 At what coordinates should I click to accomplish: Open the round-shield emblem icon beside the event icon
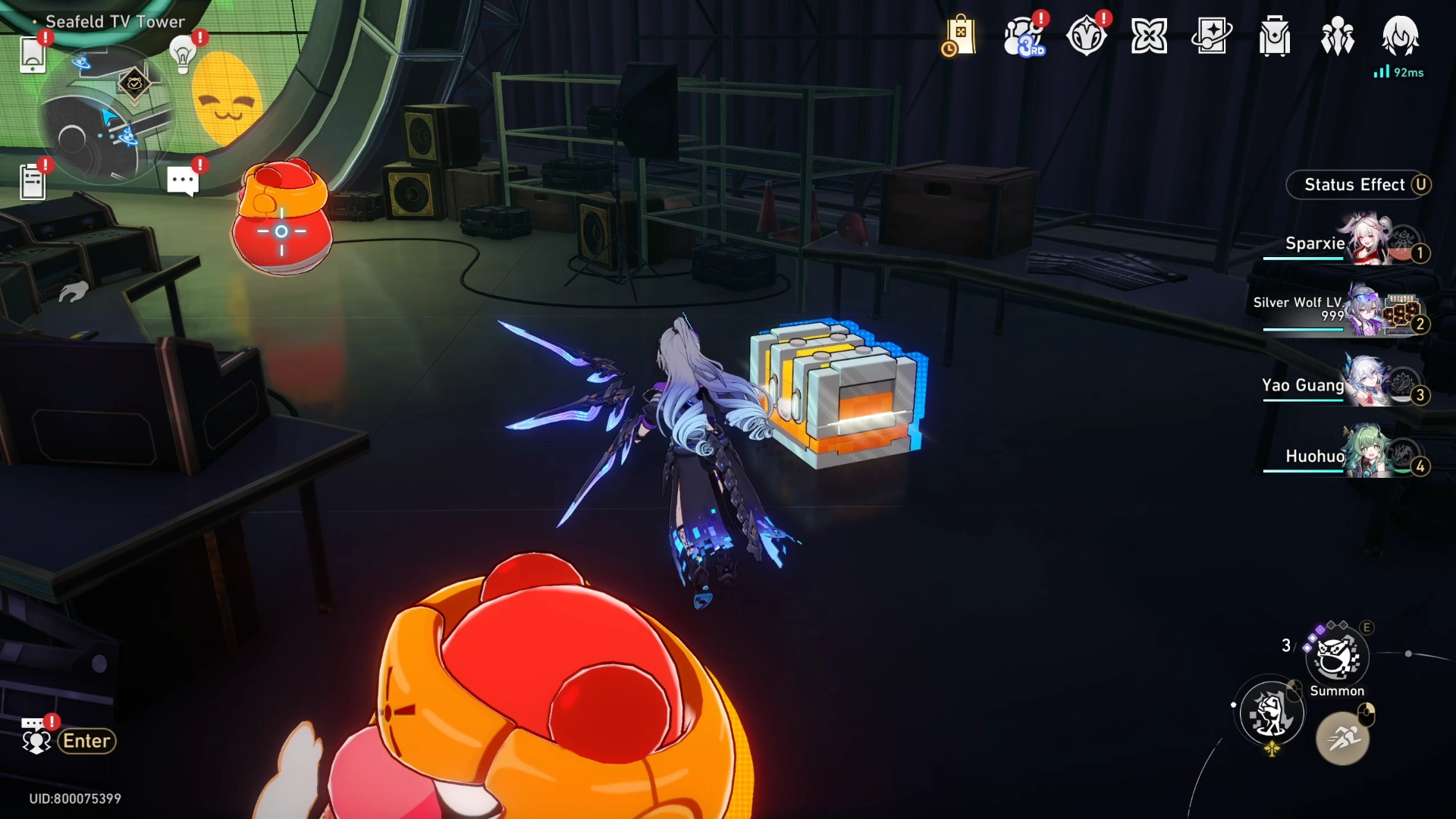pyautogui.click(x=1086, y=36)
